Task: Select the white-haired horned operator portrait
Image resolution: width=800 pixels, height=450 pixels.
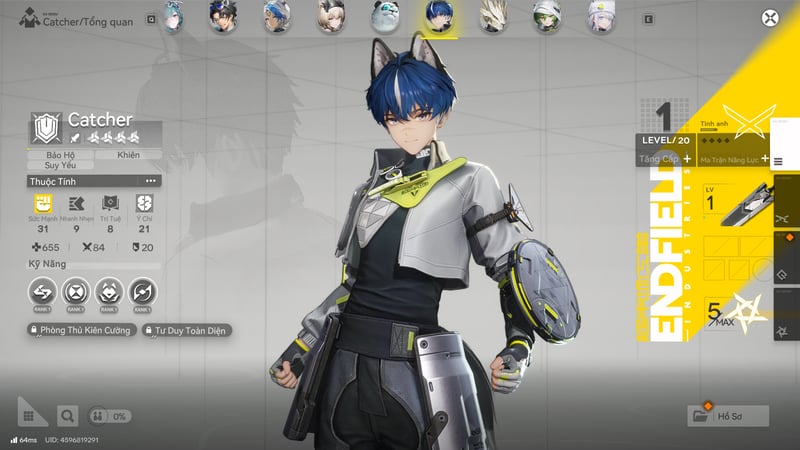Action: (x=491, y=14)
